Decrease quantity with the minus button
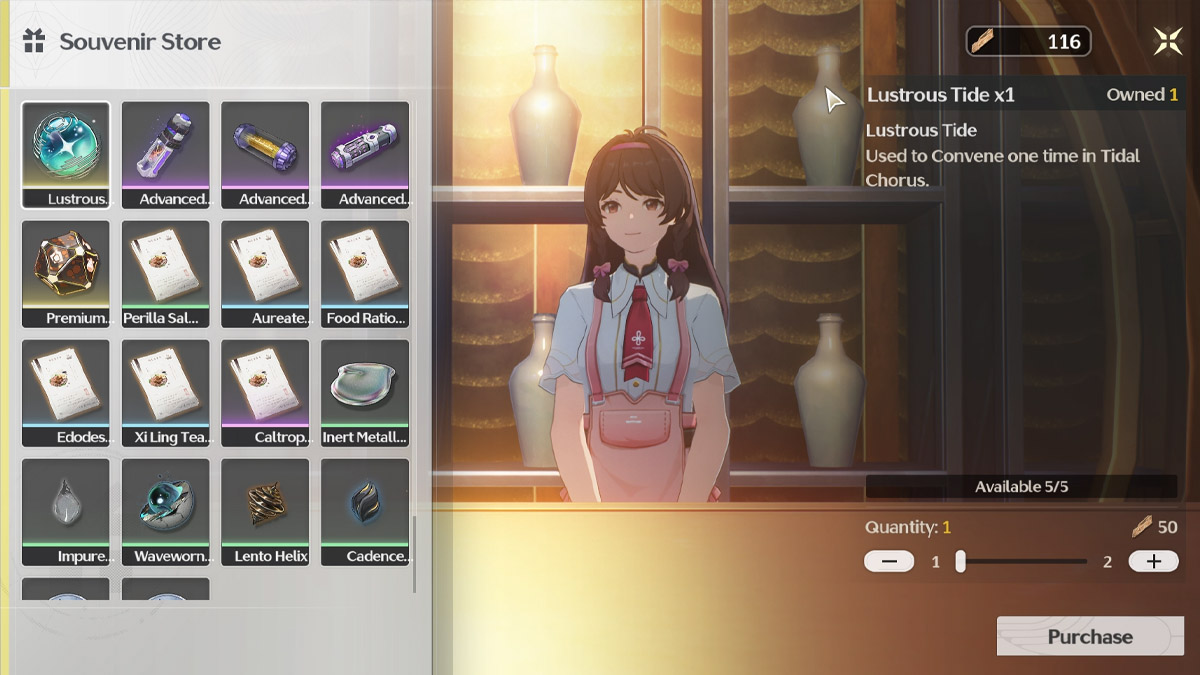 point(889,561)
